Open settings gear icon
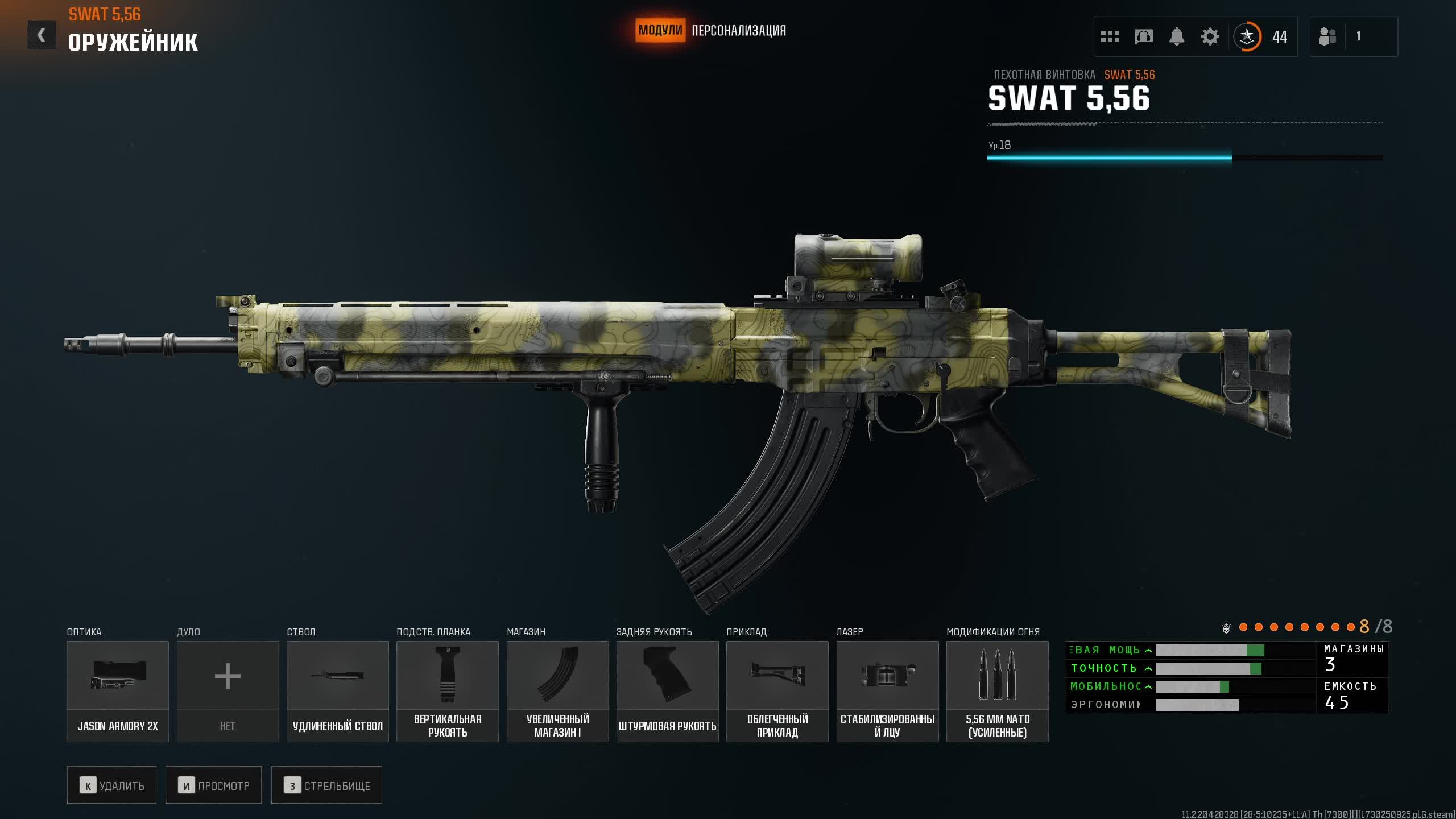1456x819 pixels. (1210, 37)
